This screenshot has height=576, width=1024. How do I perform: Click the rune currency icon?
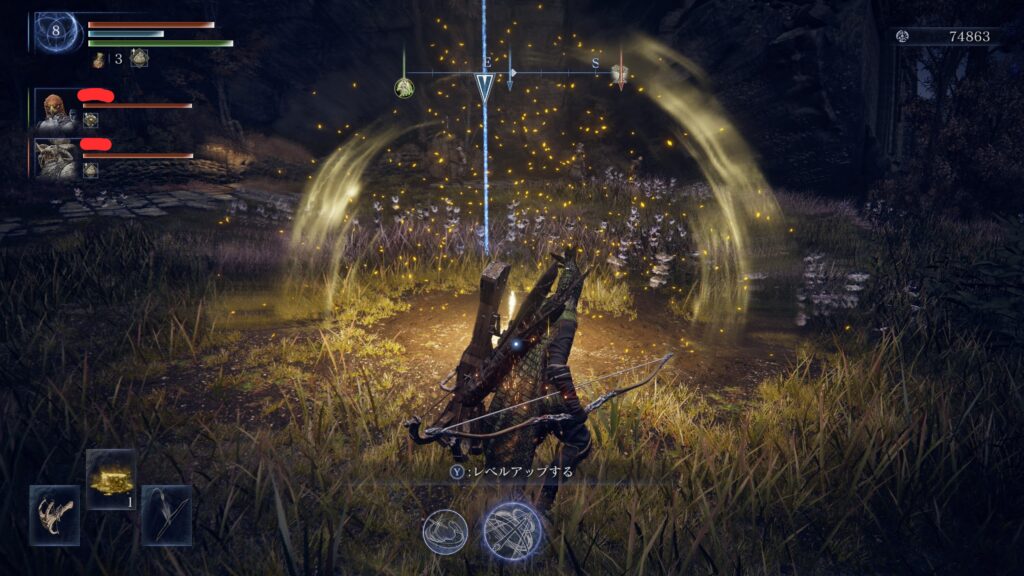click(903, 36)
